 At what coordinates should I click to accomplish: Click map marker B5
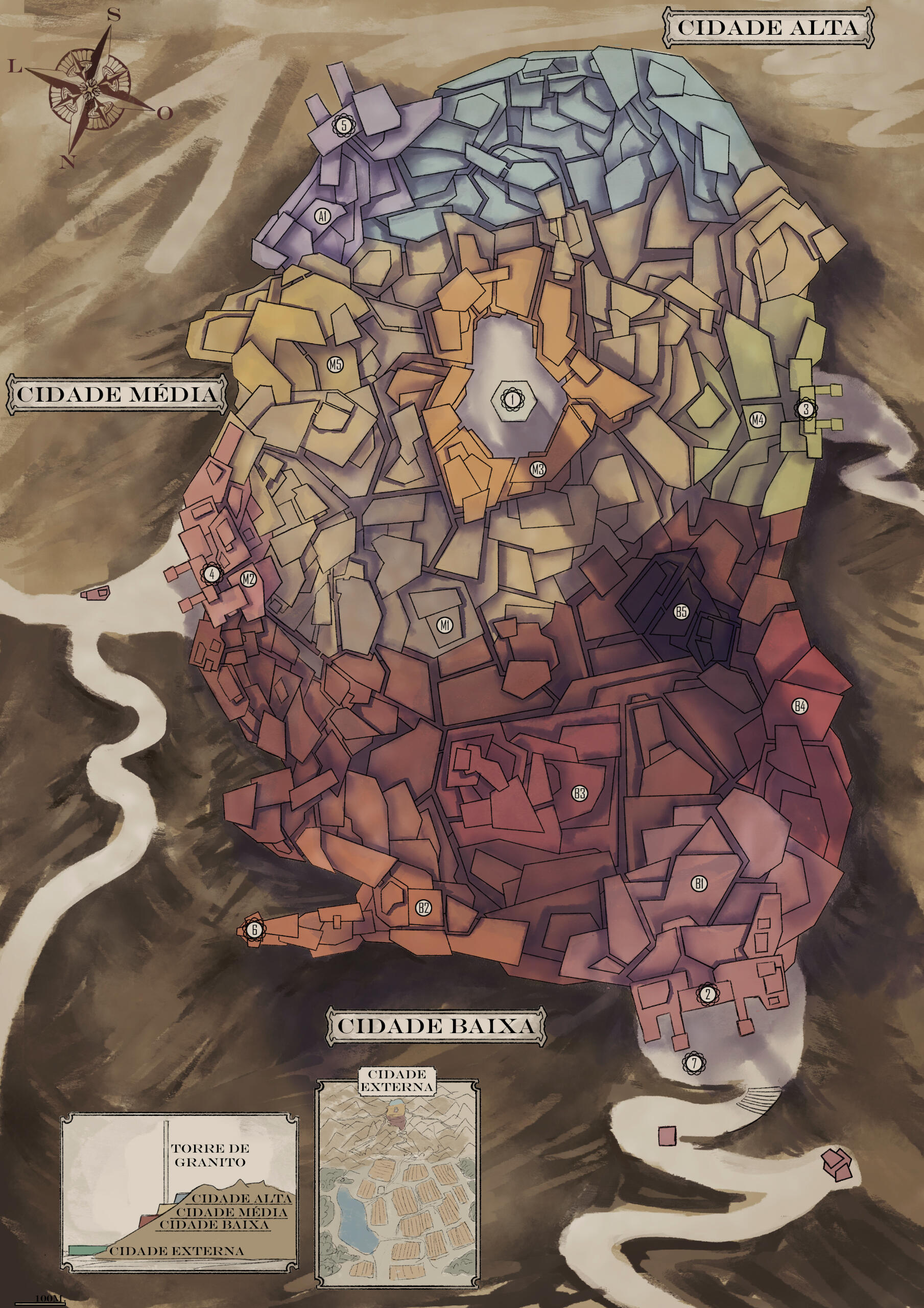[681, 612]
